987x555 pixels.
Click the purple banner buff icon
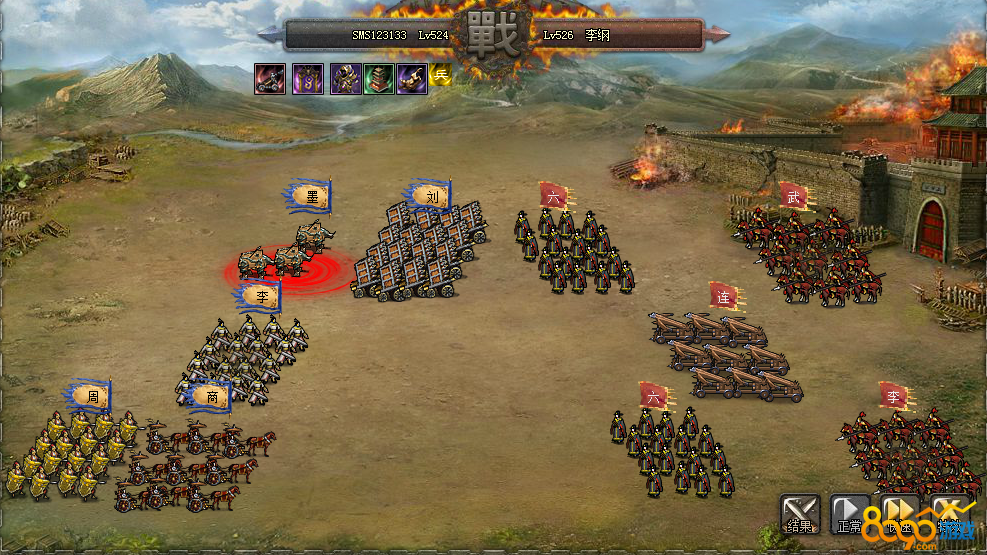pos(307,78)
